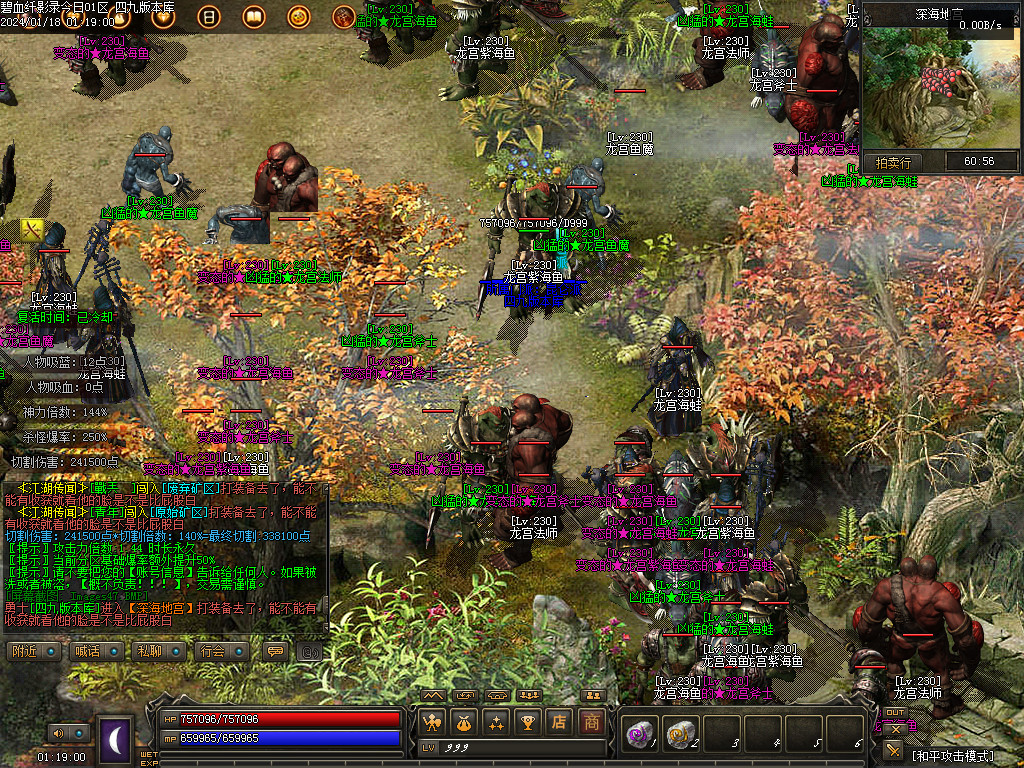
Task: Click the crossed swords icon at left edge
Action: pos(33,230)
